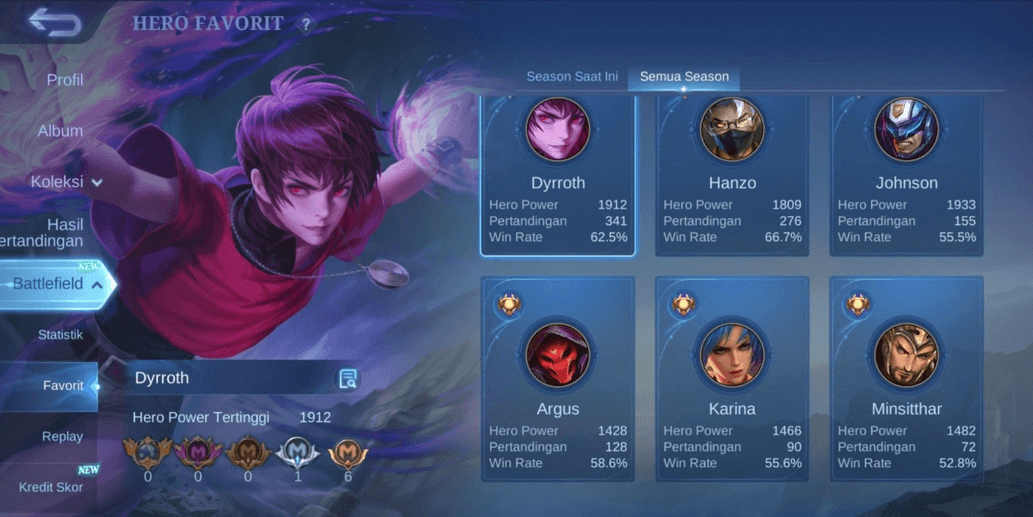
Task: Switch to the Season Saat Ini tab
Action: pos(572,77)
